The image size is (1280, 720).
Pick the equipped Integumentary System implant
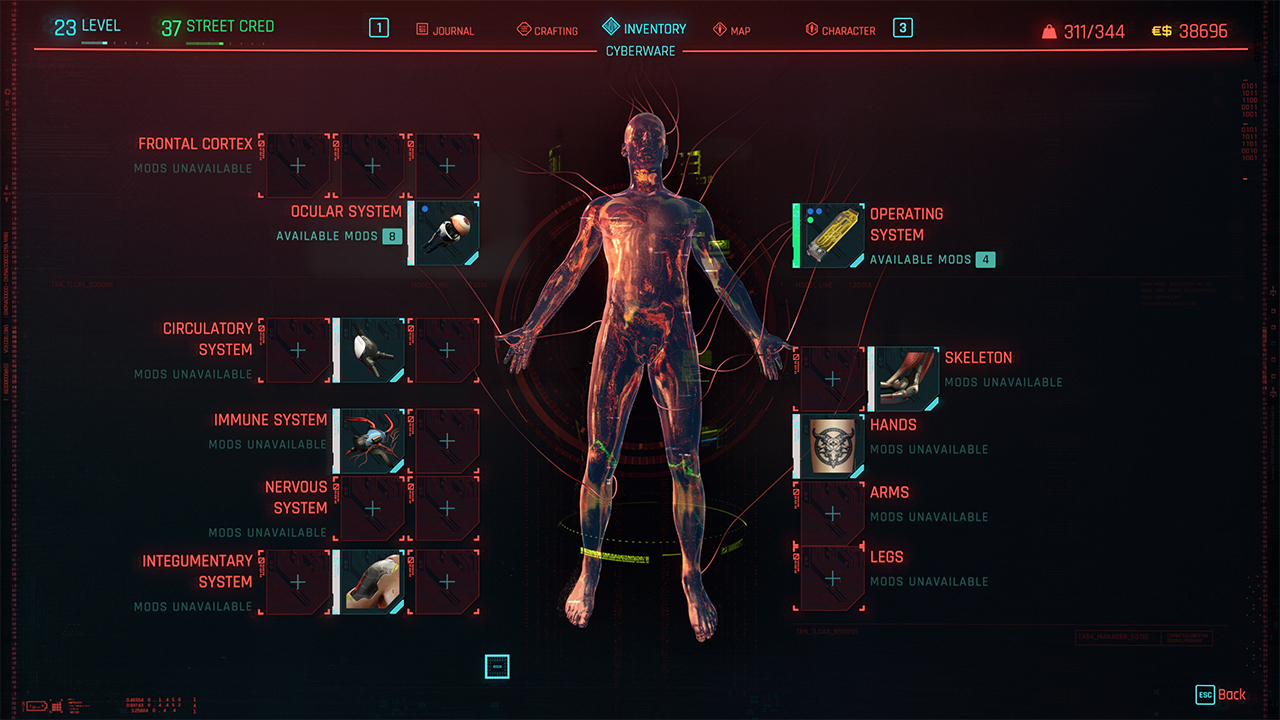point(368,581)
